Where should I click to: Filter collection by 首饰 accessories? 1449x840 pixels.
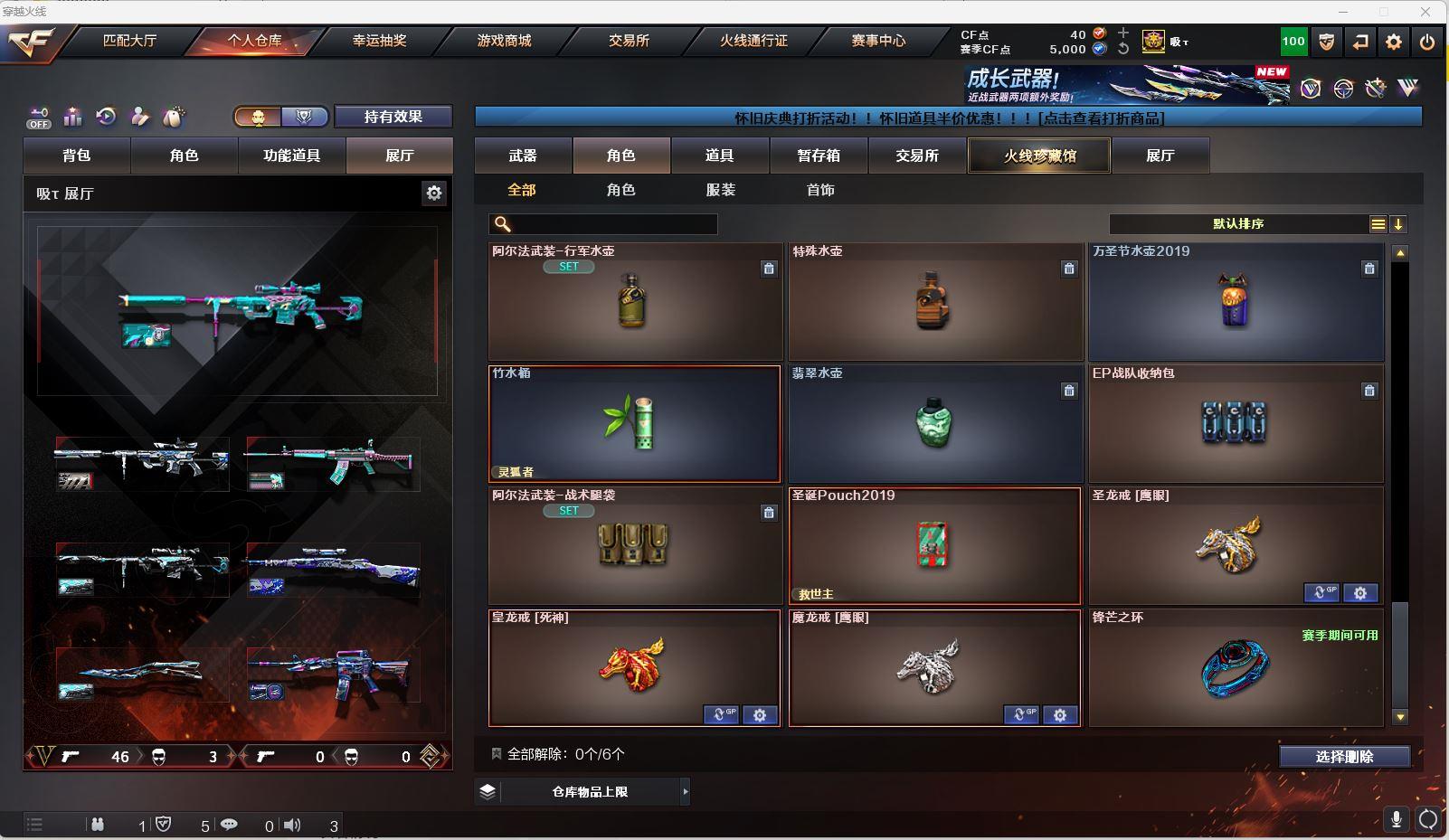(x=820, y=190)
